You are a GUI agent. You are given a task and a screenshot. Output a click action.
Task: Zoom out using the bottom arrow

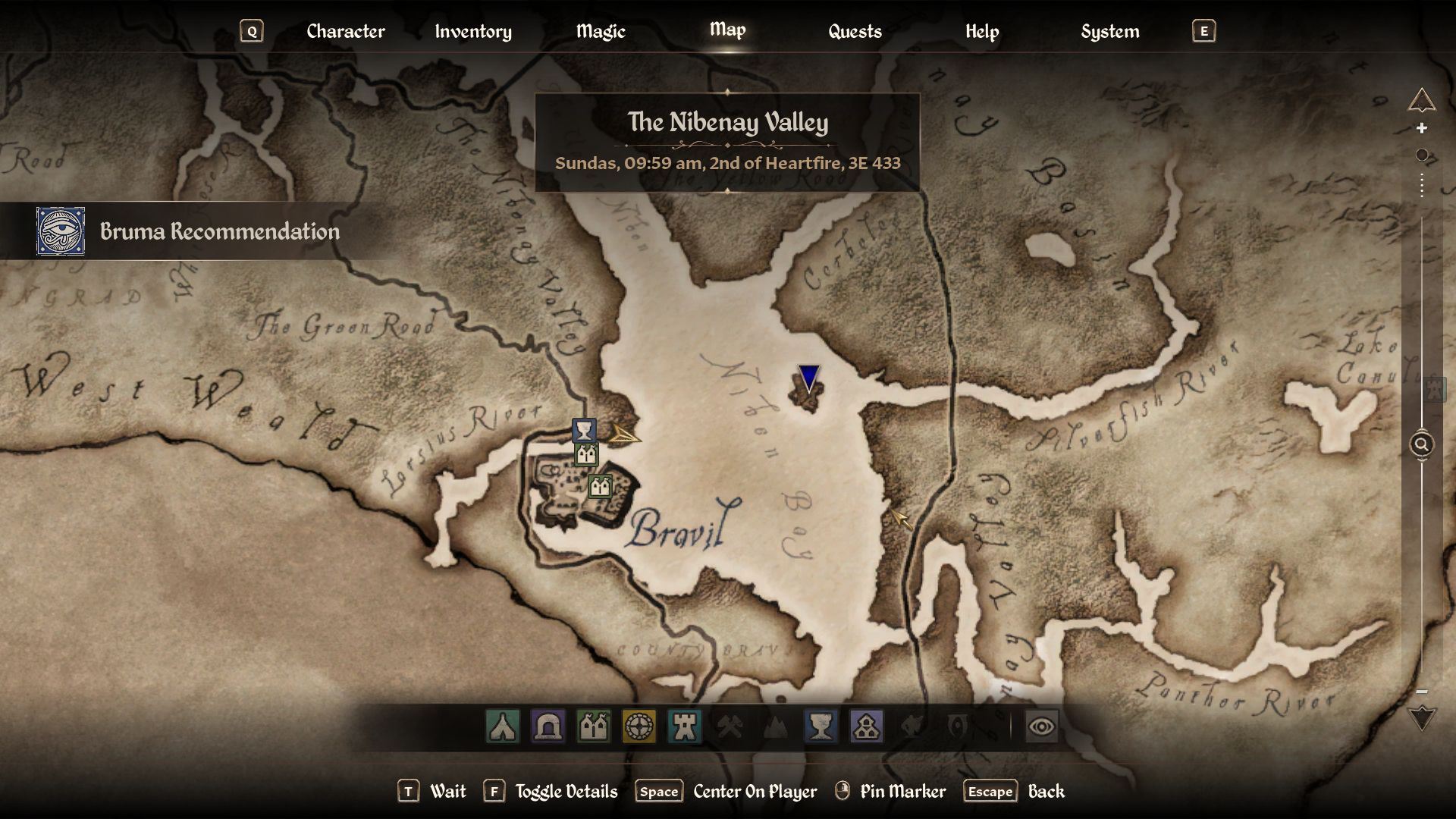pyautogui.click(x=1422, y=717)
